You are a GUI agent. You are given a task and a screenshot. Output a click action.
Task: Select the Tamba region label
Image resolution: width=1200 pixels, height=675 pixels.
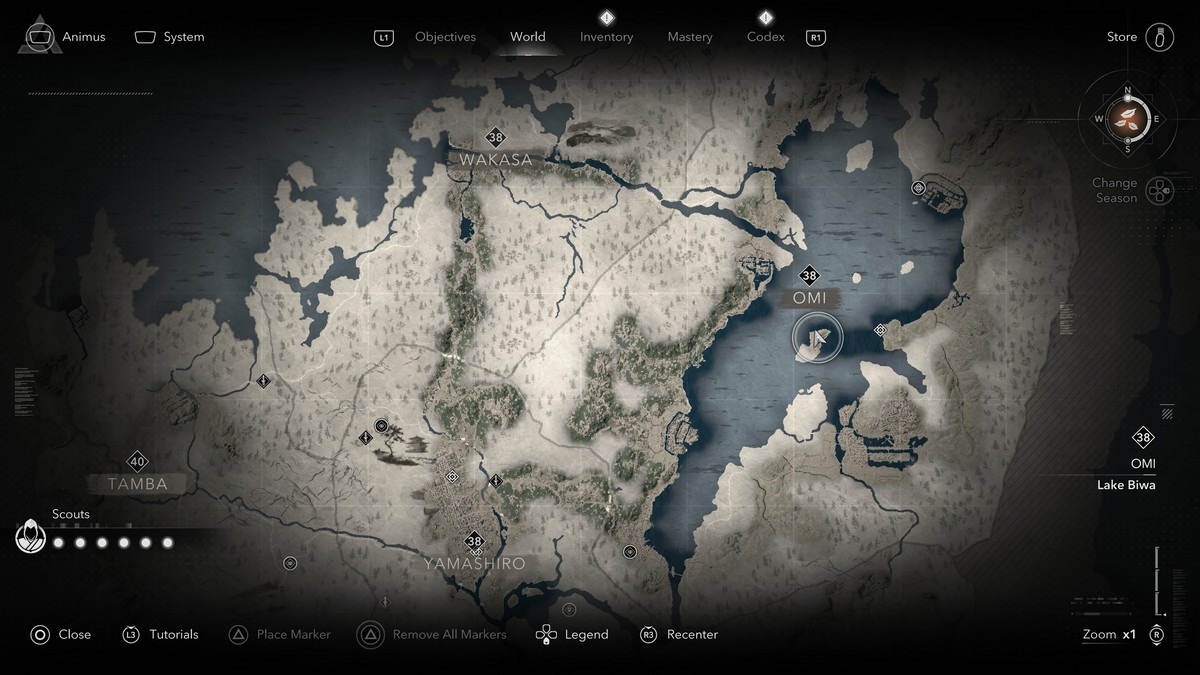(138, 484)
